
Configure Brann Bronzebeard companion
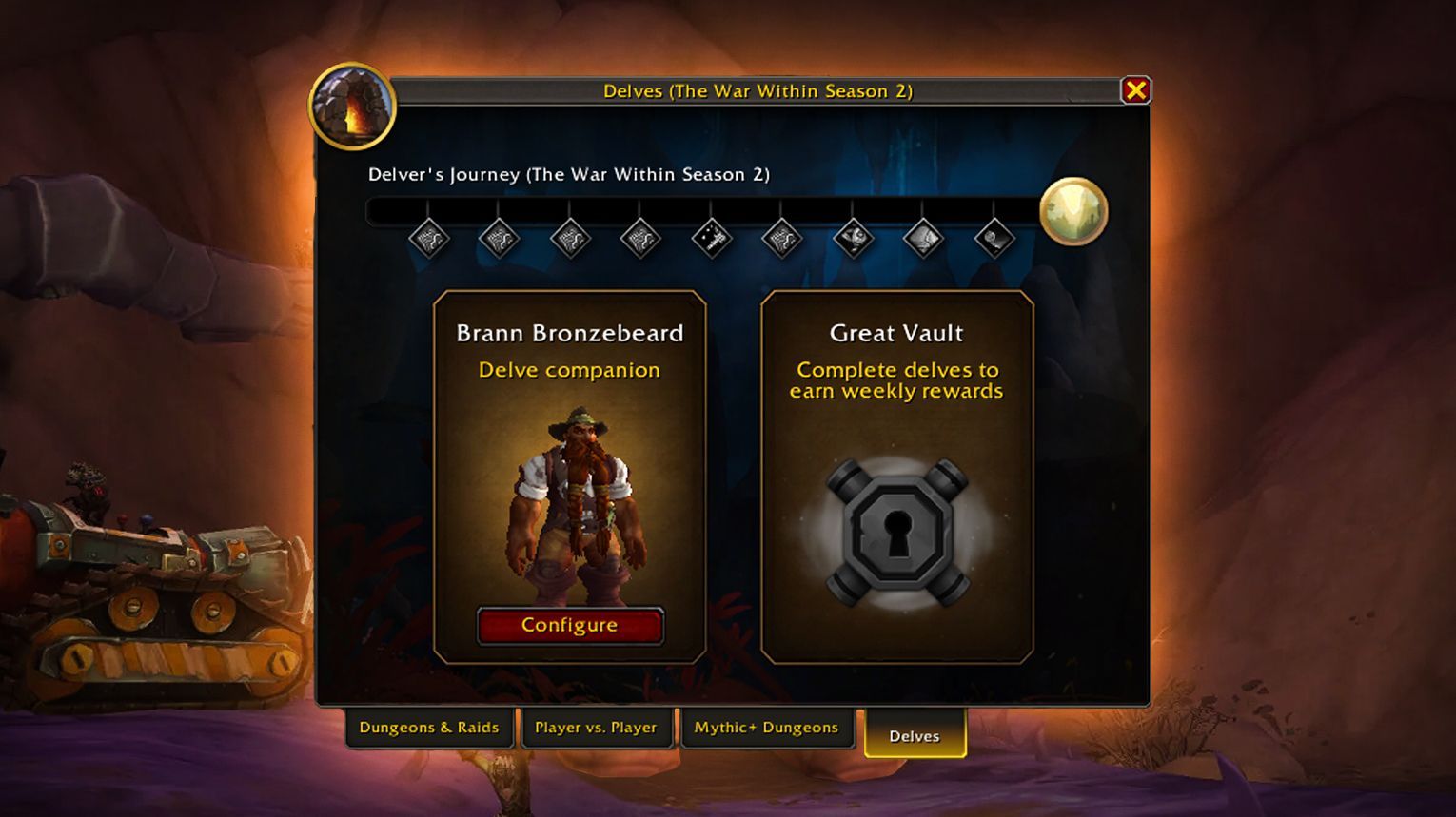(x=569, y=626)
